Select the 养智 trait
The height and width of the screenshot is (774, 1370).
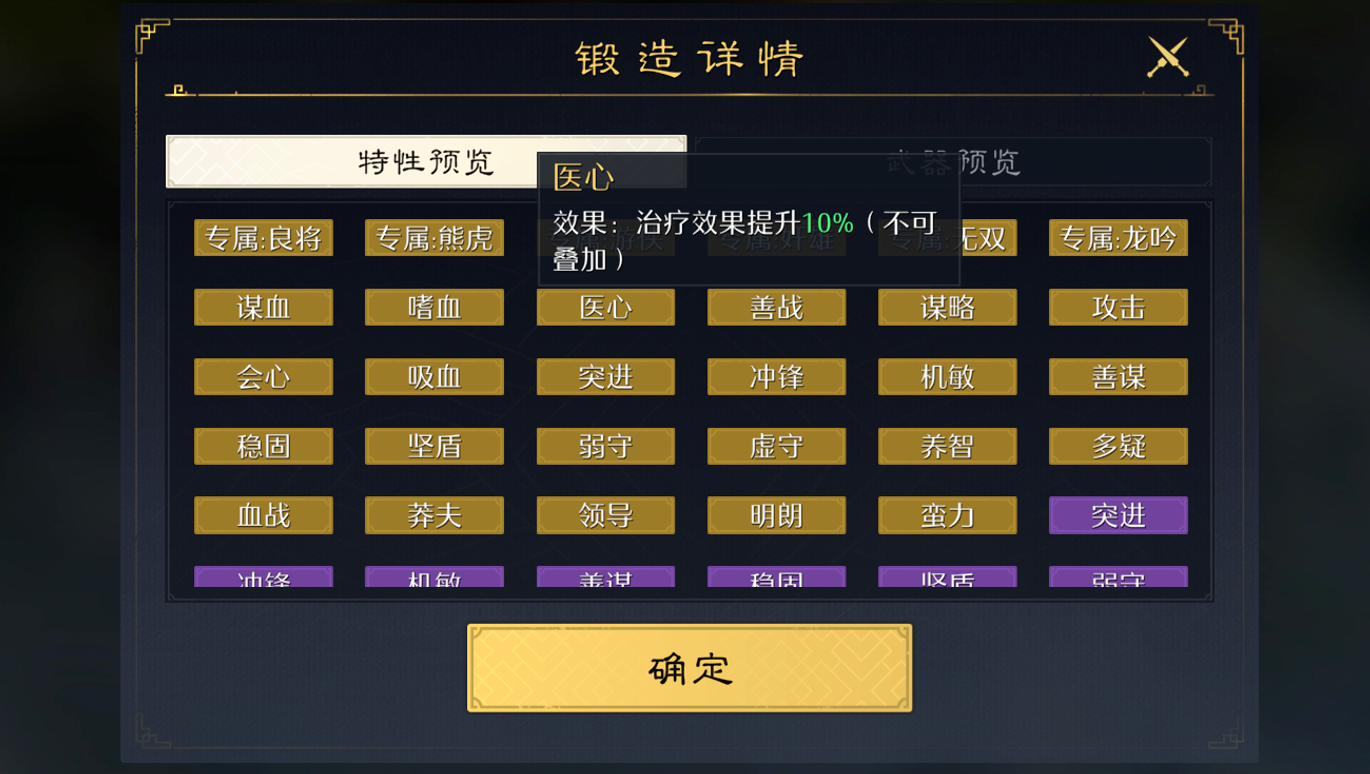point(947,446)
